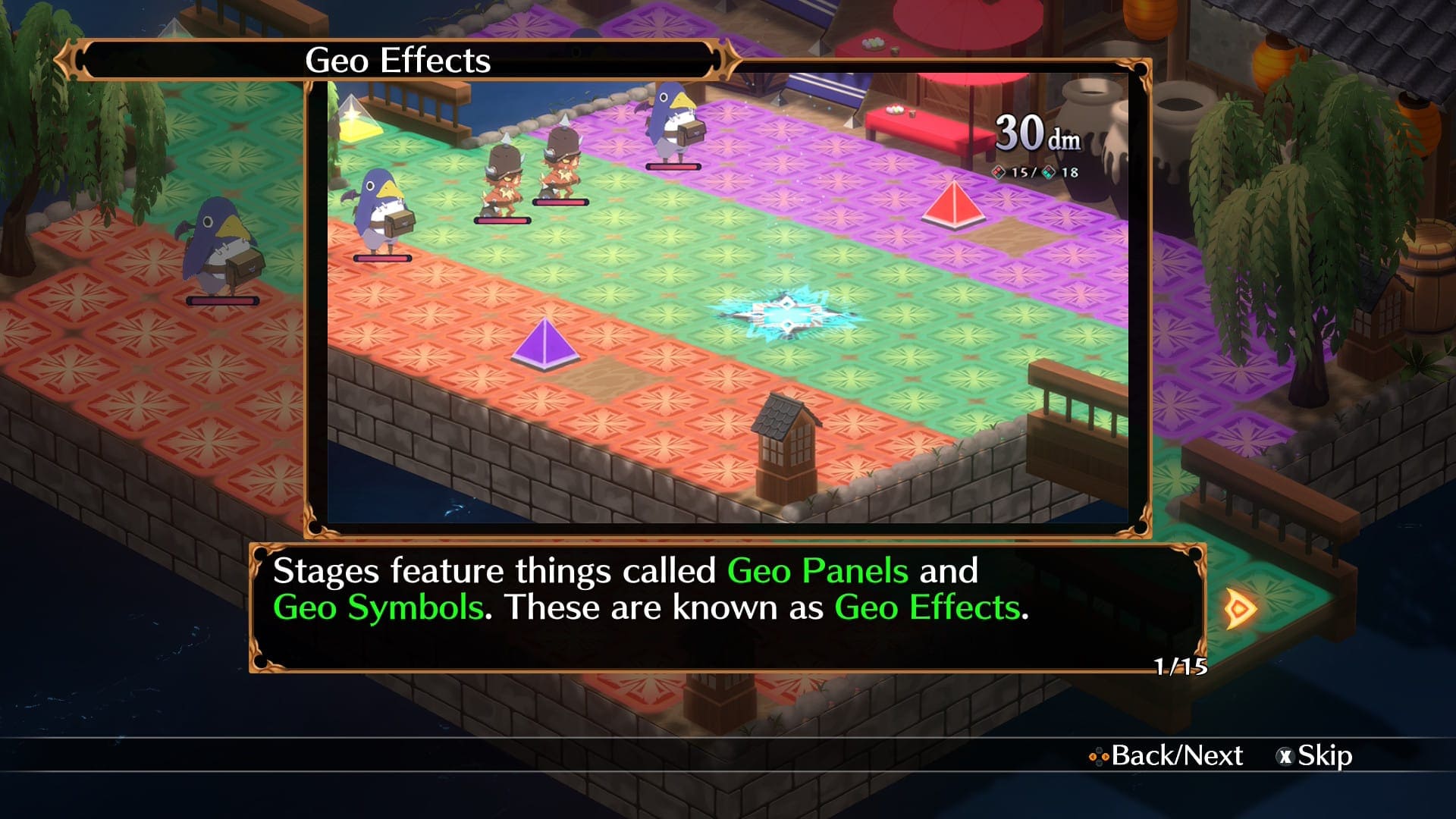Image resolution: width=1456 pixels, height=819 pixels.
Task: Select the Prinny standing on the orange panels
Action: (220, 246)
